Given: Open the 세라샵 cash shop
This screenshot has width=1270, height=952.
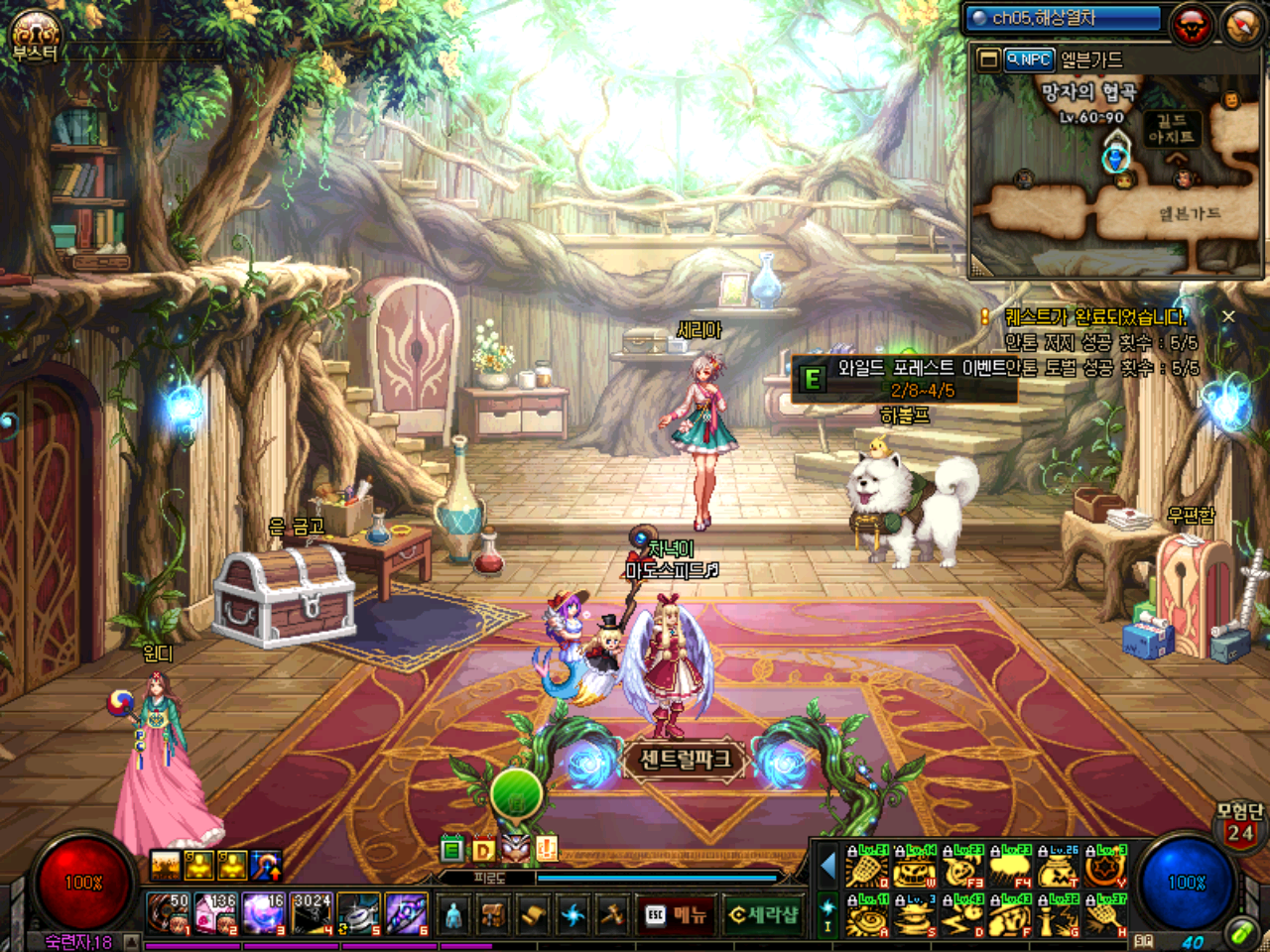Looking at the screenshot, I should point(763,914).
